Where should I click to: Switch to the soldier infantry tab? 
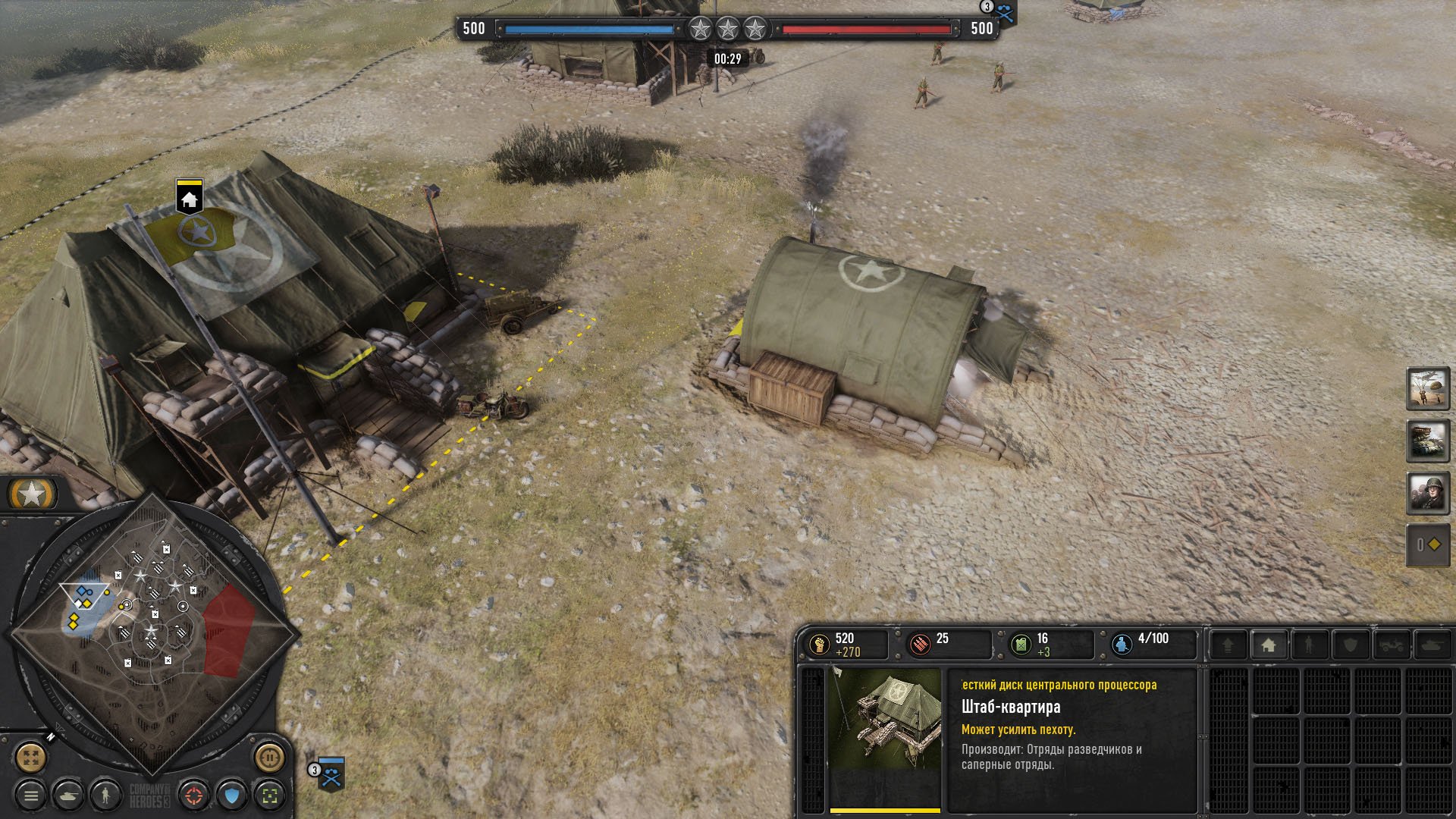coord(1309,645)
